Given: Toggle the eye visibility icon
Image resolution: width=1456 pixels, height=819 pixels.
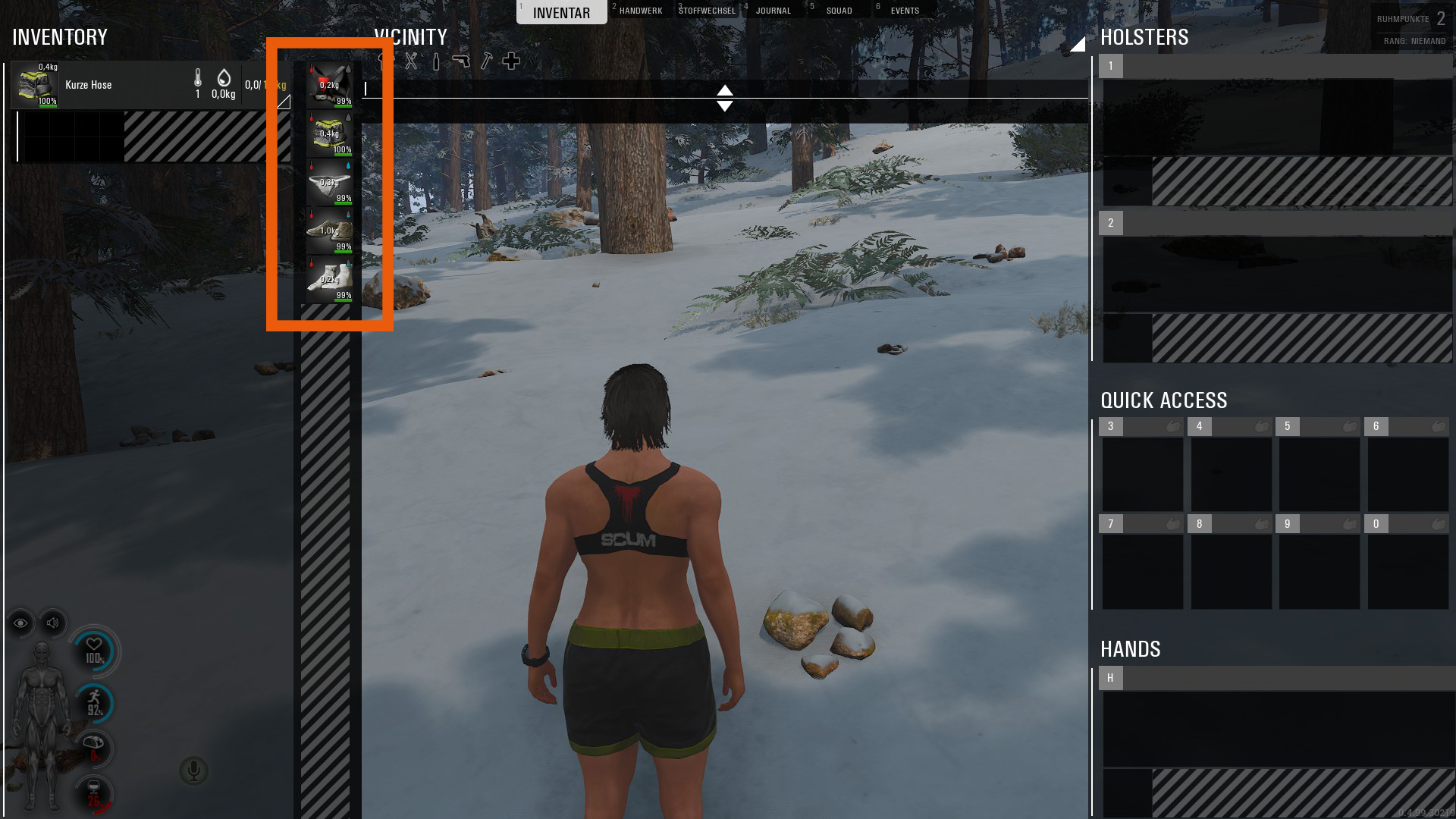Looking at the screenshot, I should coord(20,623).
